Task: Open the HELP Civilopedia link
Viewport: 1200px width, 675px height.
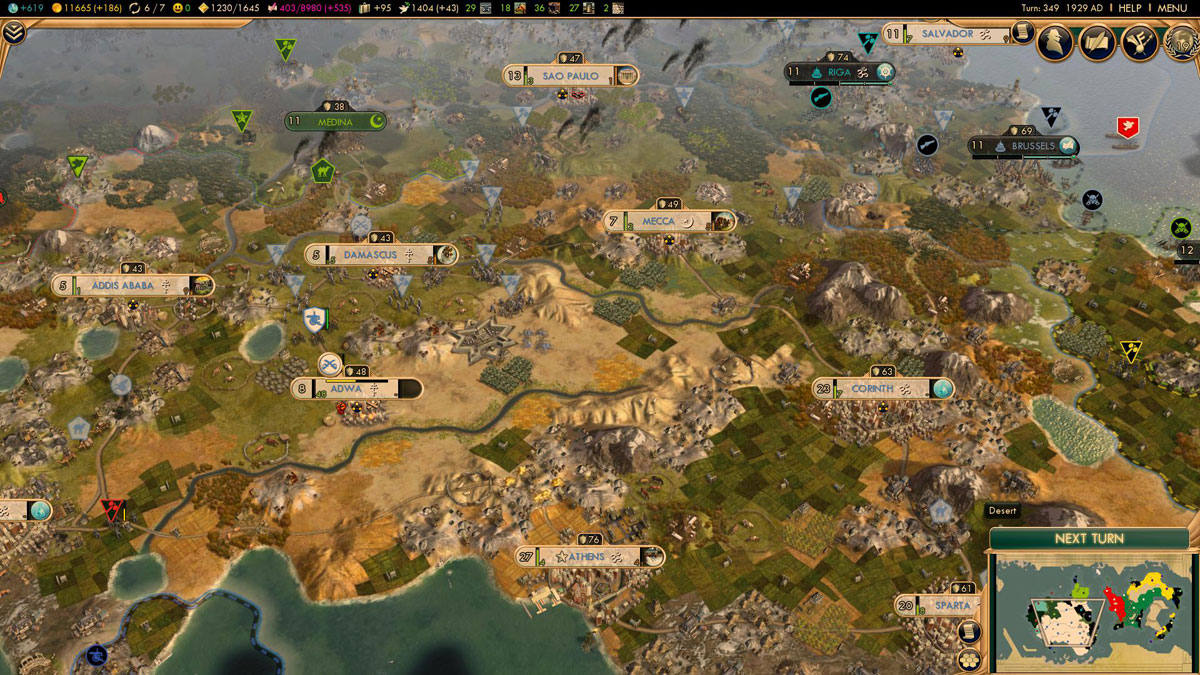Action: [1129, 8]
